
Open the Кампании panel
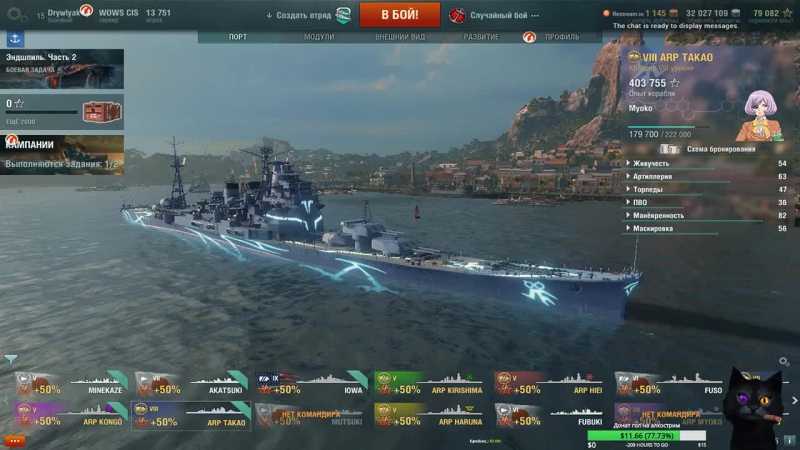click(62, 153)
